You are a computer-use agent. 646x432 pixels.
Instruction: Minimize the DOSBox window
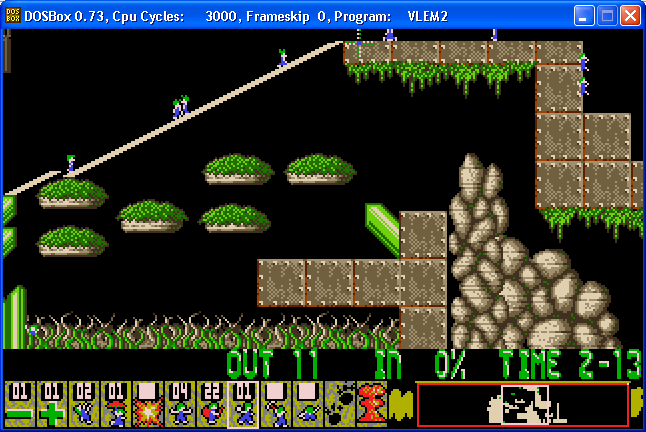pos(584,16)
